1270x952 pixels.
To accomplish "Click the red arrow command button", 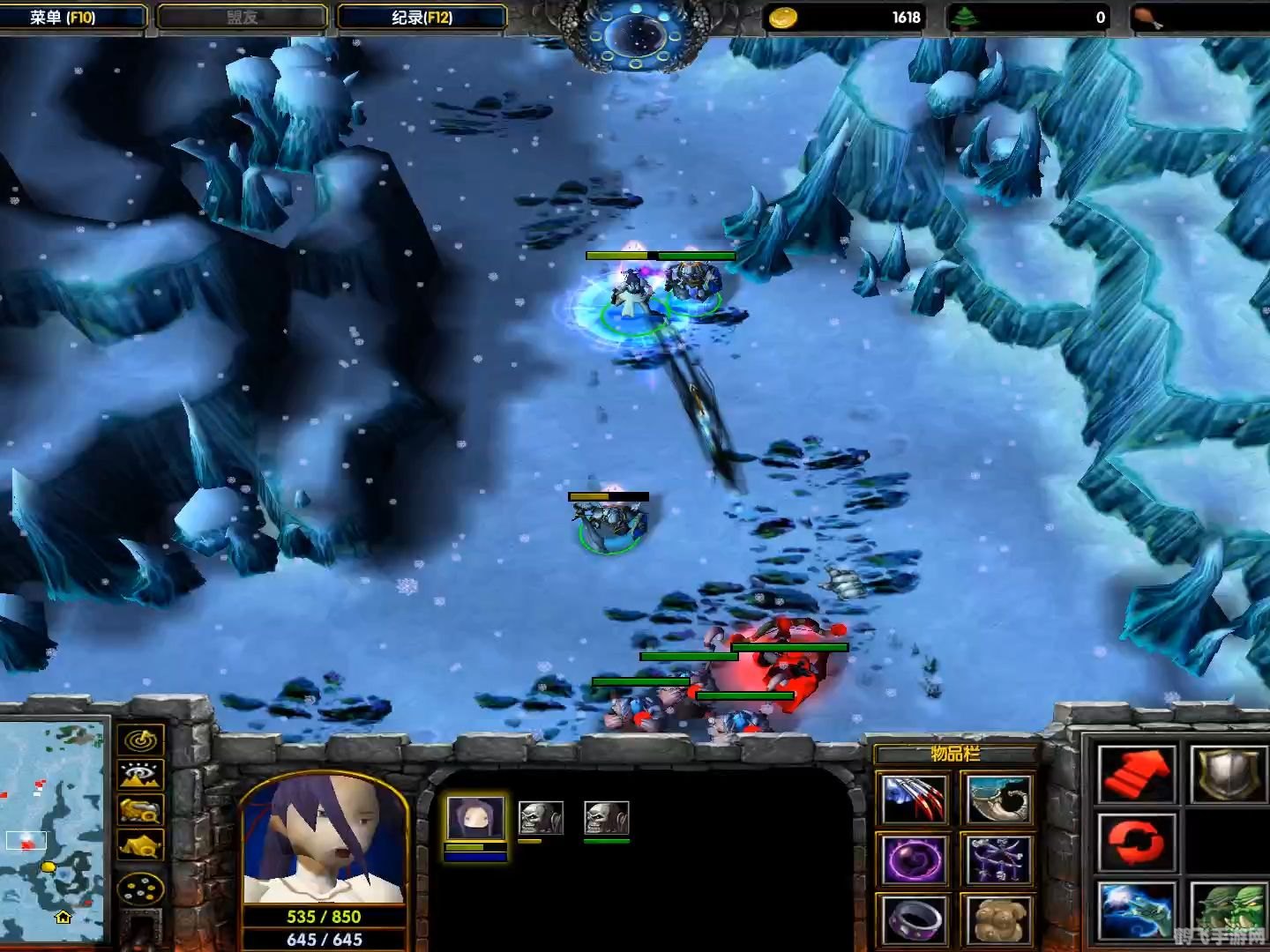I will (1137, 773).
